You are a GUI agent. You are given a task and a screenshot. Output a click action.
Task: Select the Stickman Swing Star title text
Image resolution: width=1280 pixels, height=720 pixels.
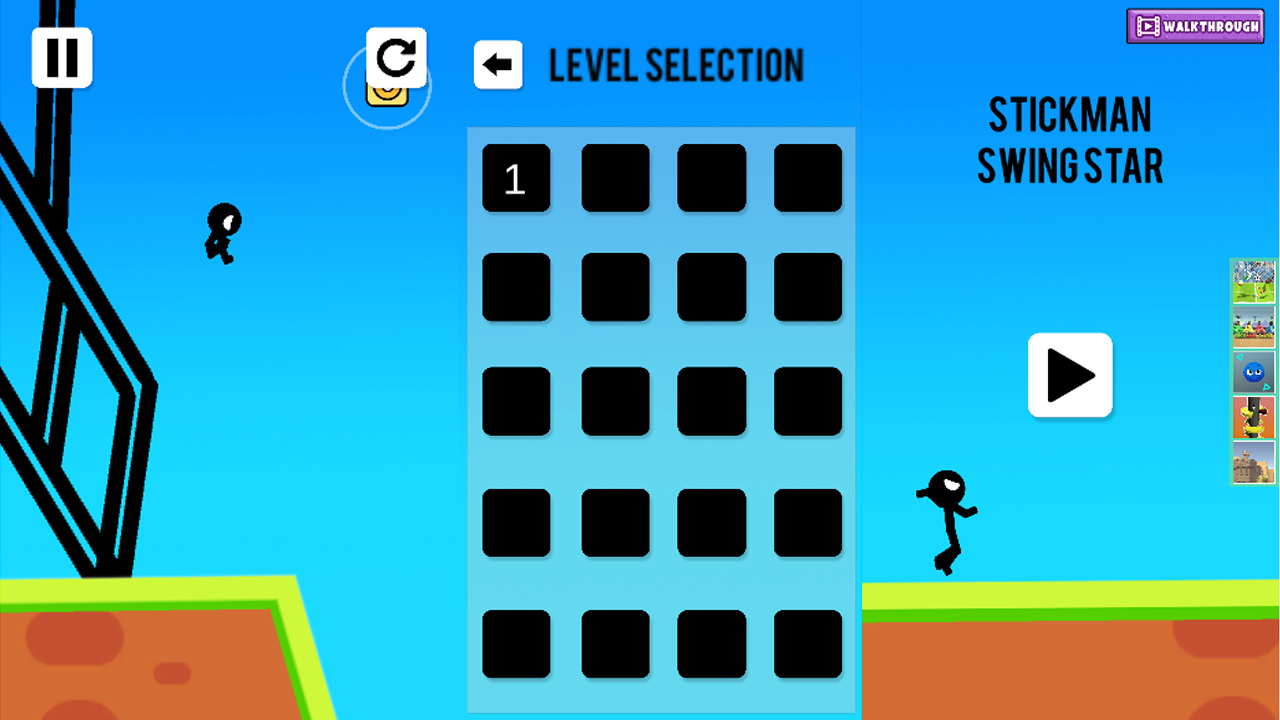(1070, 140)
